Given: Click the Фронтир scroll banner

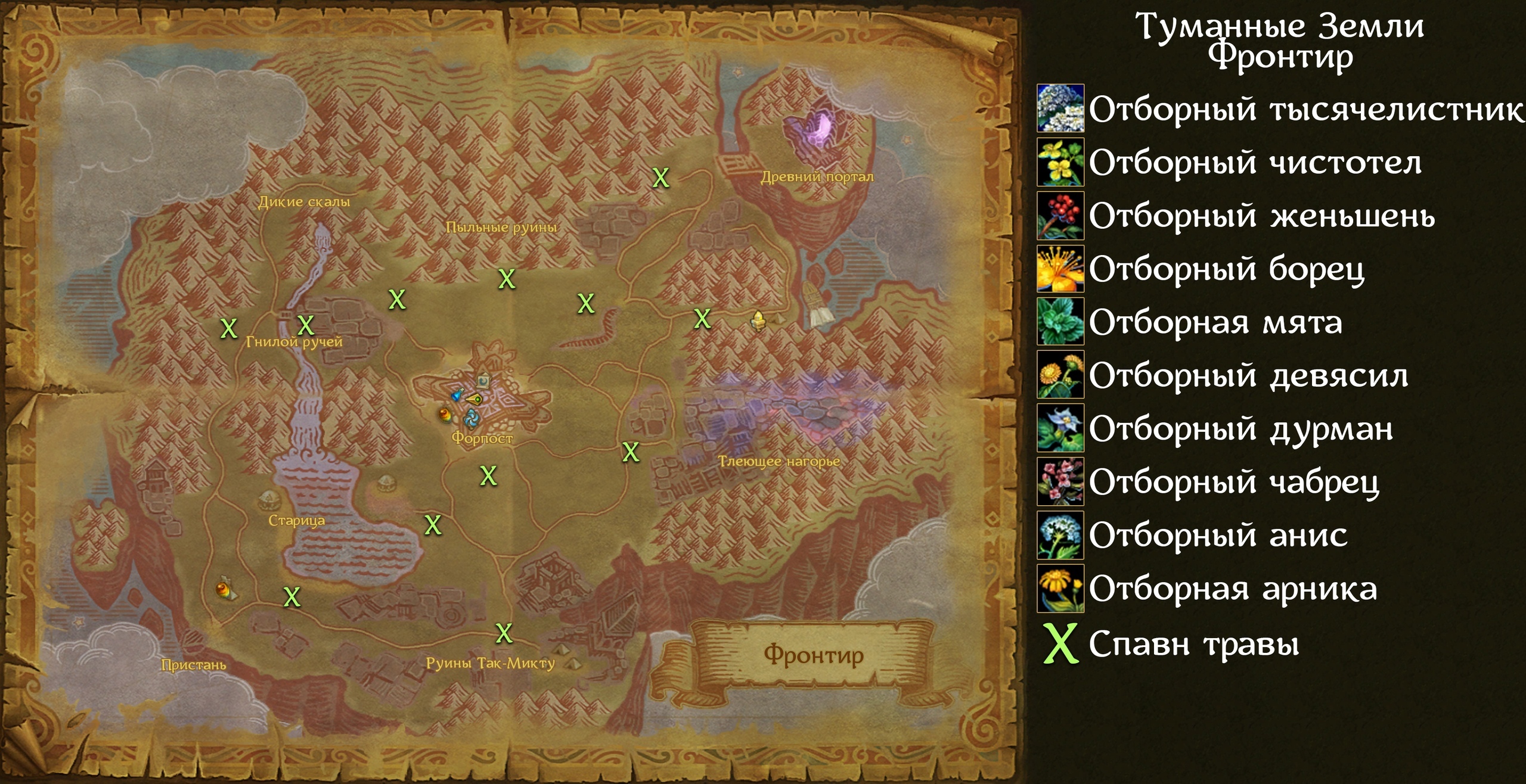Looking at the screenshot, I should click(813, 655).
